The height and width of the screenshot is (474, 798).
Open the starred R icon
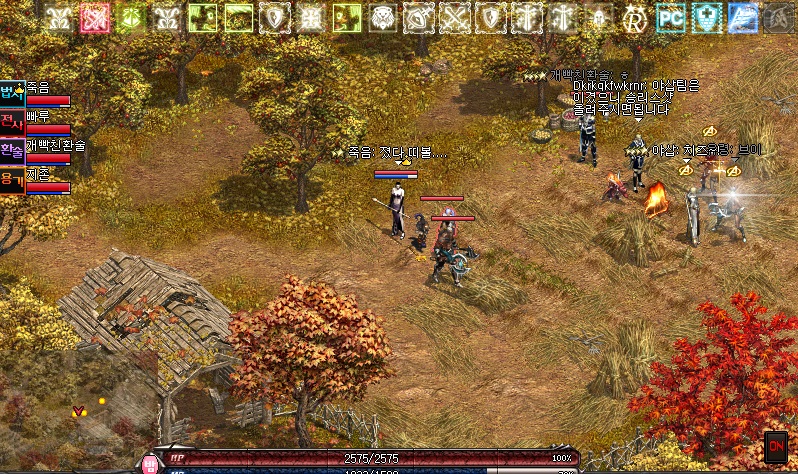point(634,17)
